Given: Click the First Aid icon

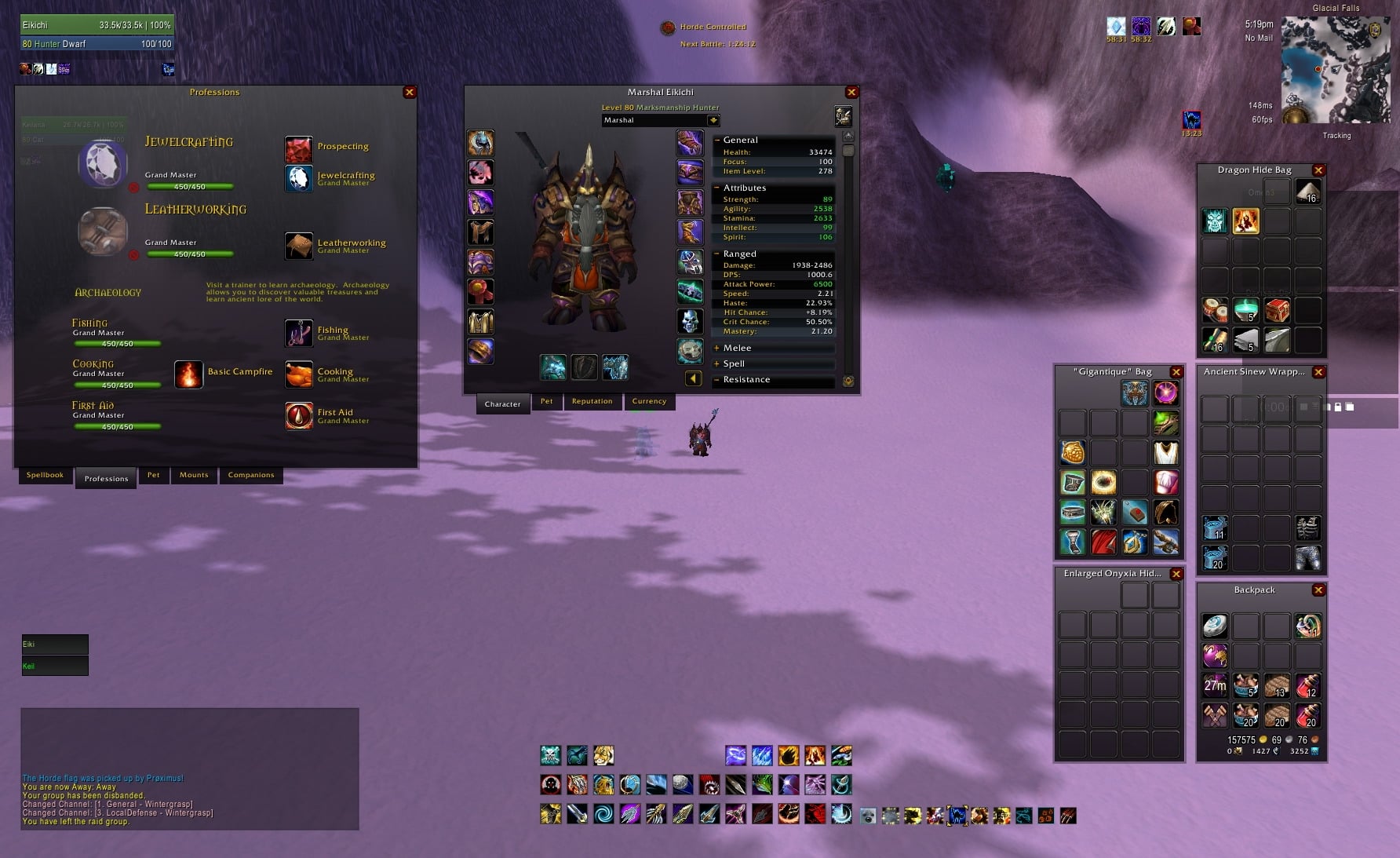Looking at the screenshot, I should [299, 415].
